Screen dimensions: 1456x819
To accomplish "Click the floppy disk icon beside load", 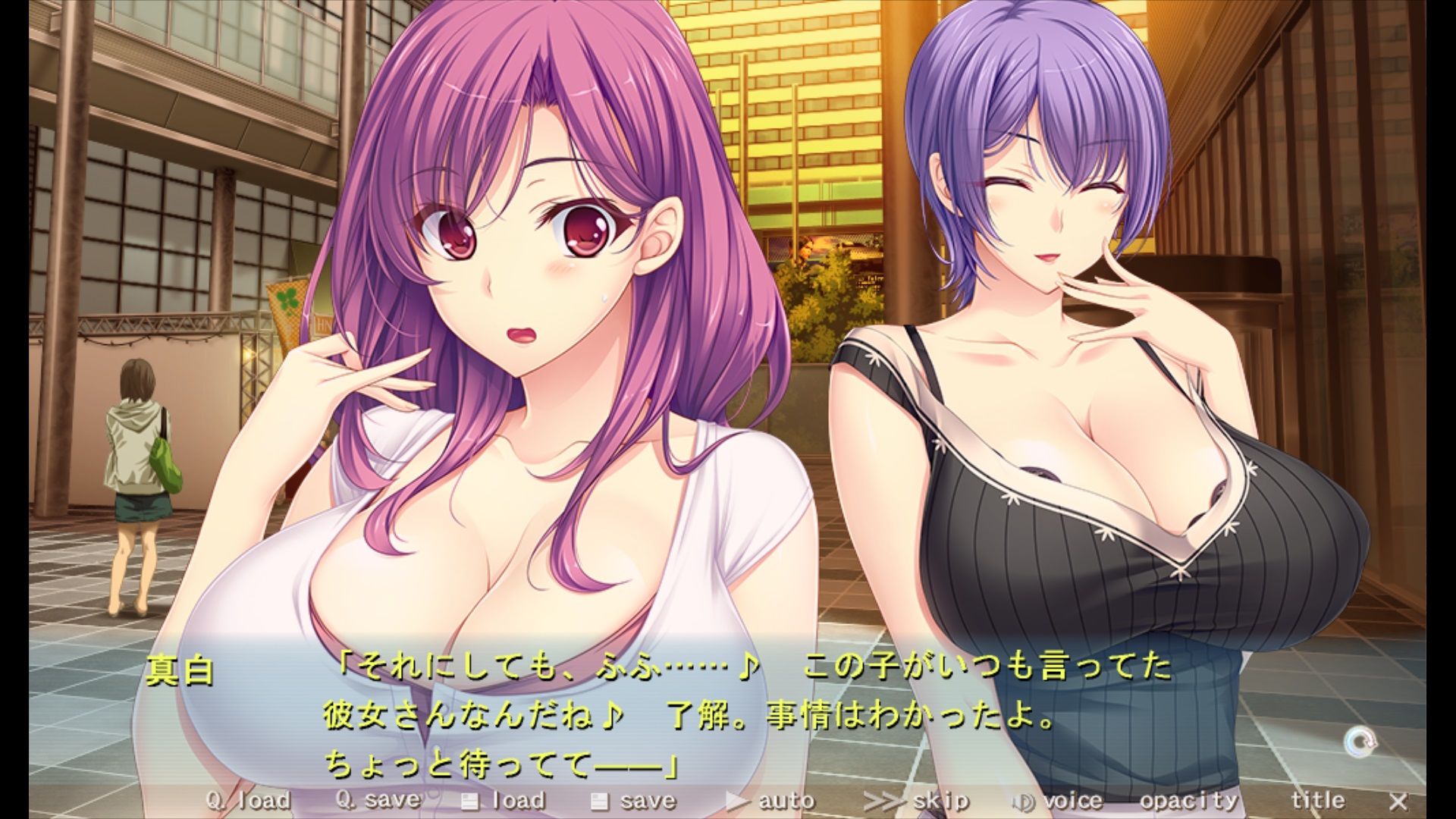I will (x=470, y=800).
